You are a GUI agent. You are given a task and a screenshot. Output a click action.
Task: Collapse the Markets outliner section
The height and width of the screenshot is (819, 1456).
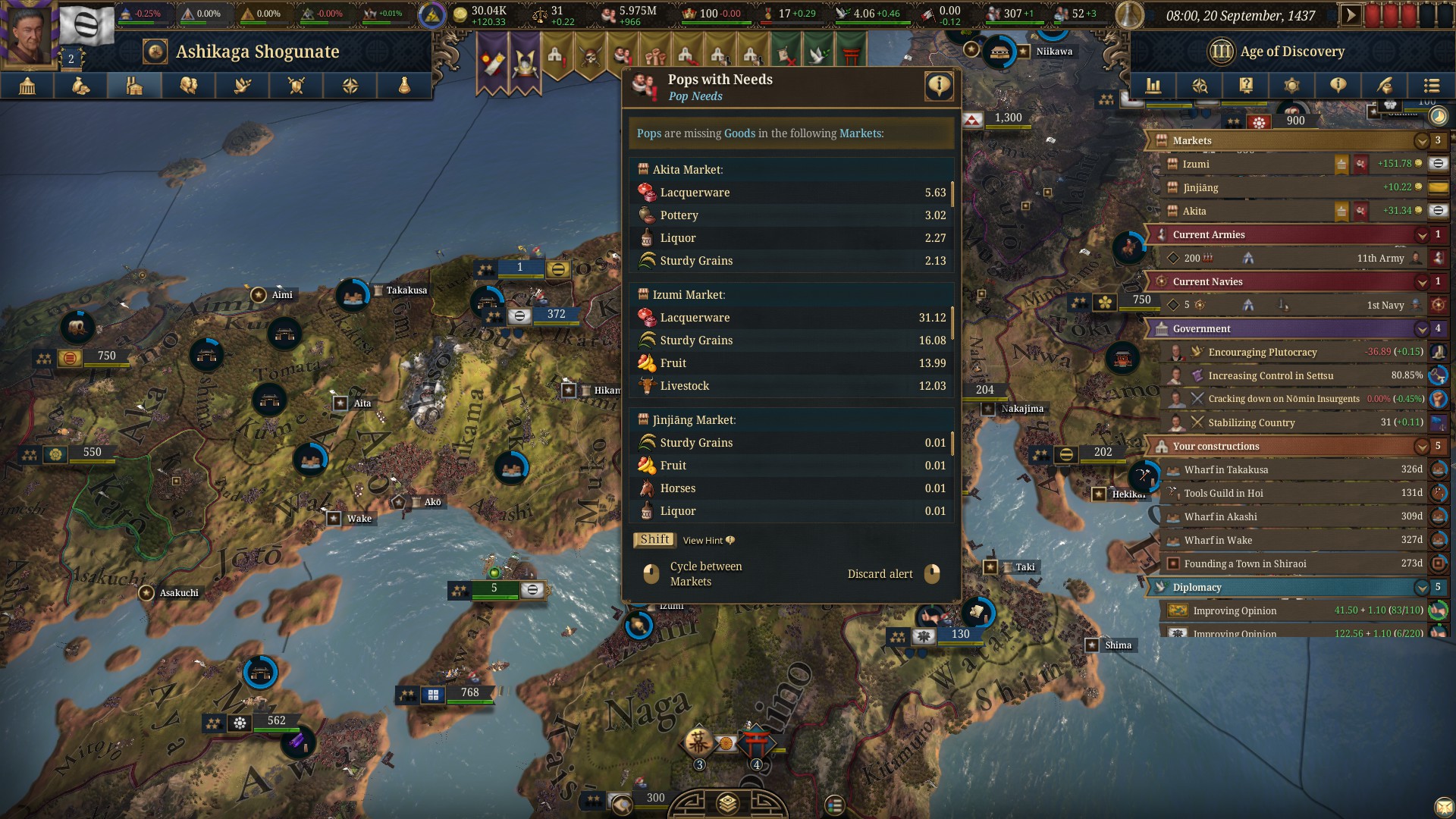click(x=1421, y=141)
